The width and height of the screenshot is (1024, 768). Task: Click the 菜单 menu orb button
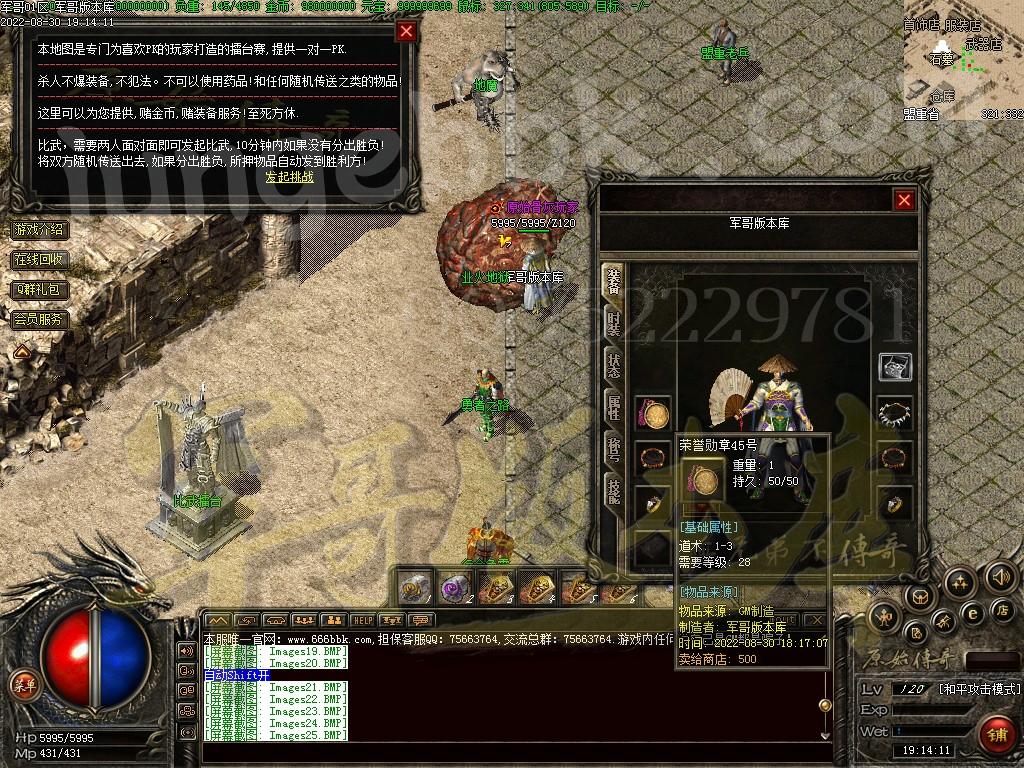click(x=22, y=684)
